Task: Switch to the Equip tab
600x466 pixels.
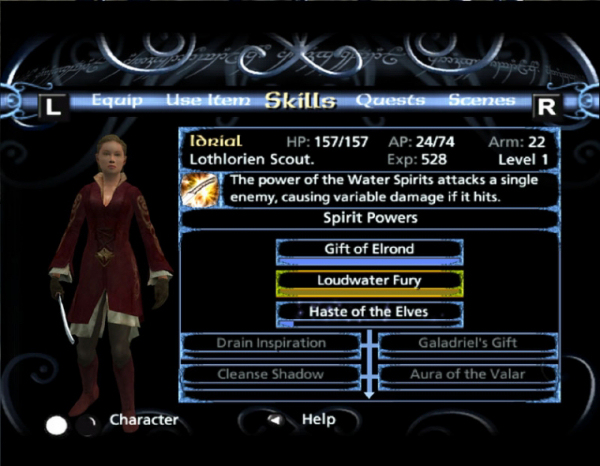Action: coord(117,100)
